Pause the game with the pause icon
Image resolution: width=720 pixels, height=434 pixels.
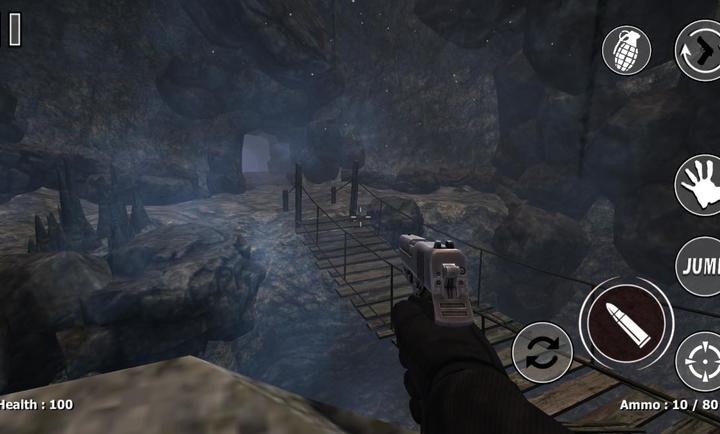[x=15, y=29]
